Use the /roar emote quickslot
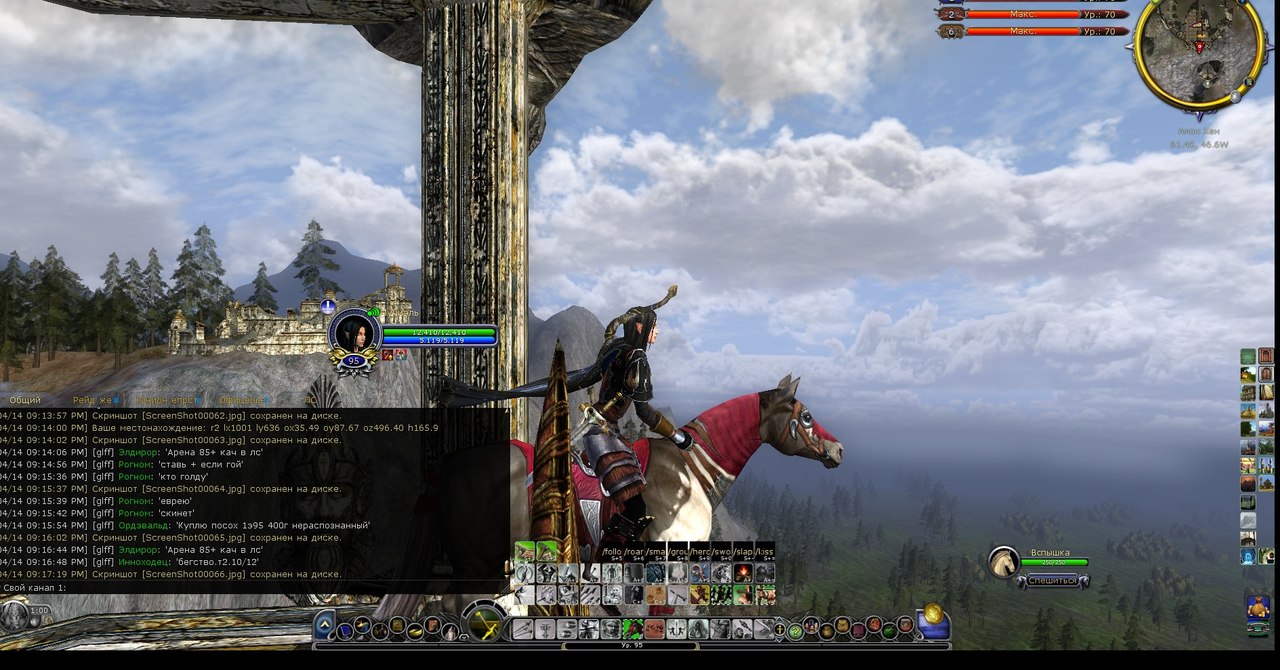Image resolution: width=1280 pixels, height=670 pixels. 634,551
